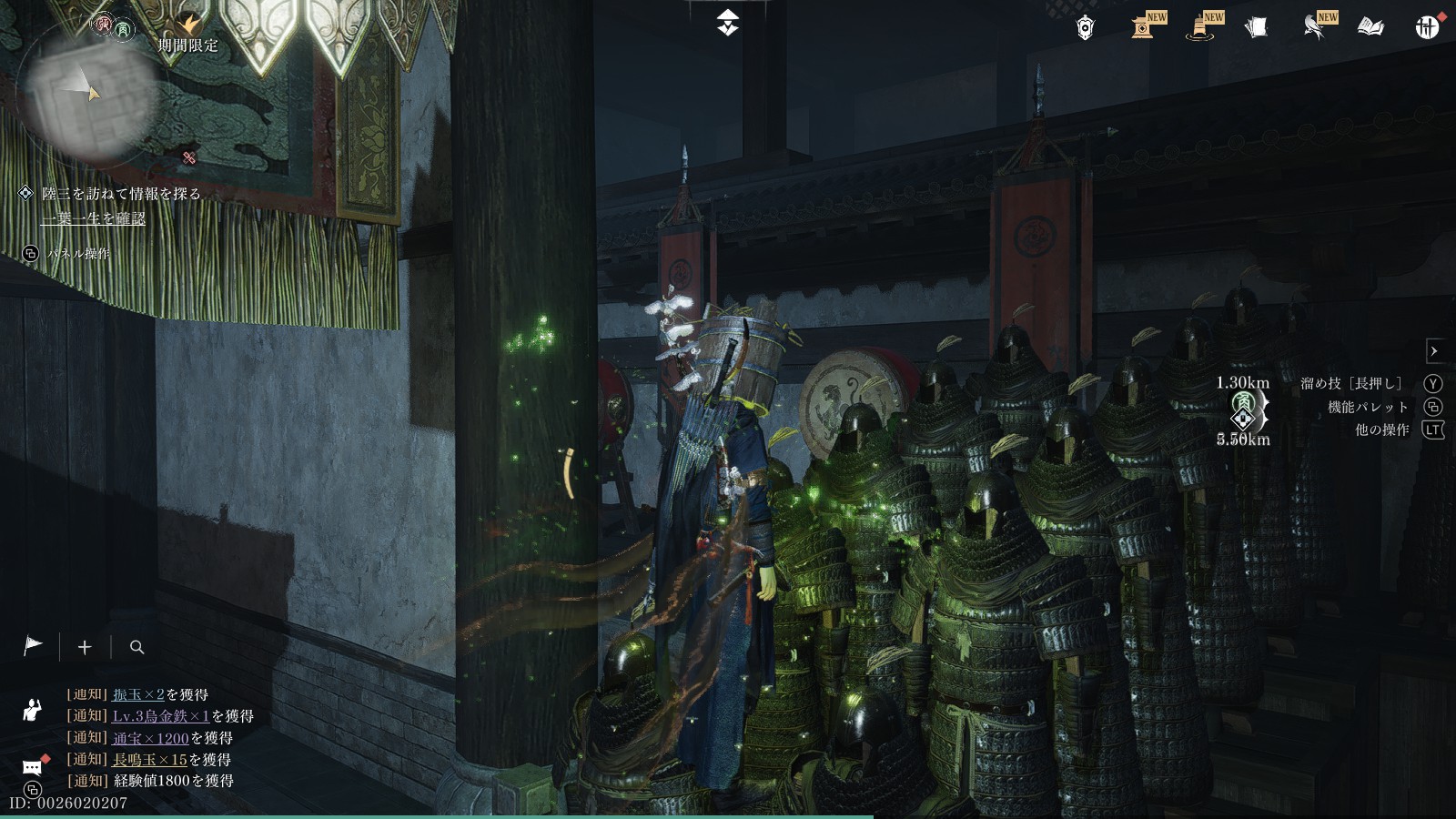This screenshot has width=1456, height=819.
Task: Follow the underlined 一葉一生を確認 link
Action: pos(94,218)
